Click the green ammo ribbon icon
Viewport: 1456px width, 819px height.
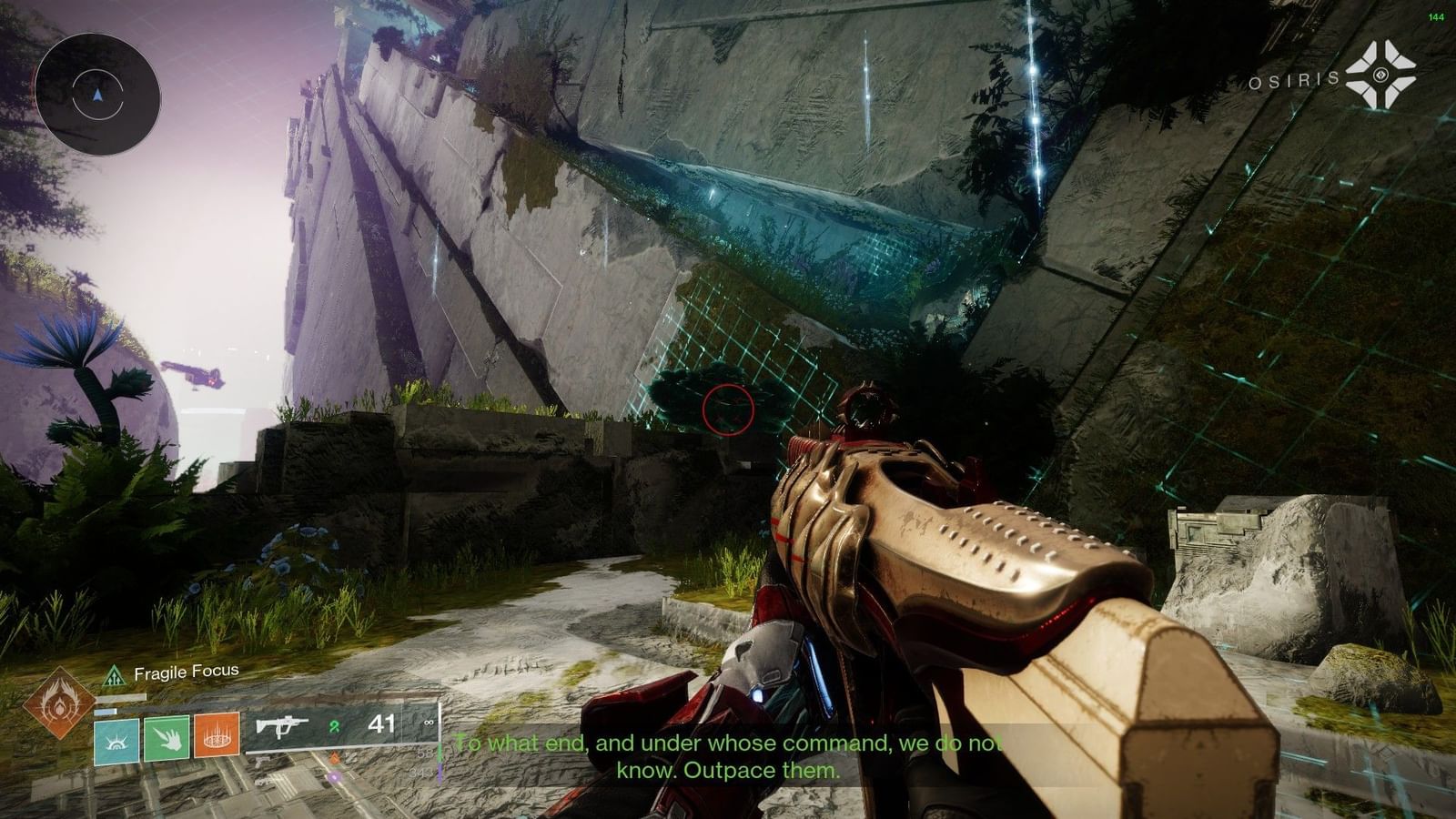pos(335,727)
